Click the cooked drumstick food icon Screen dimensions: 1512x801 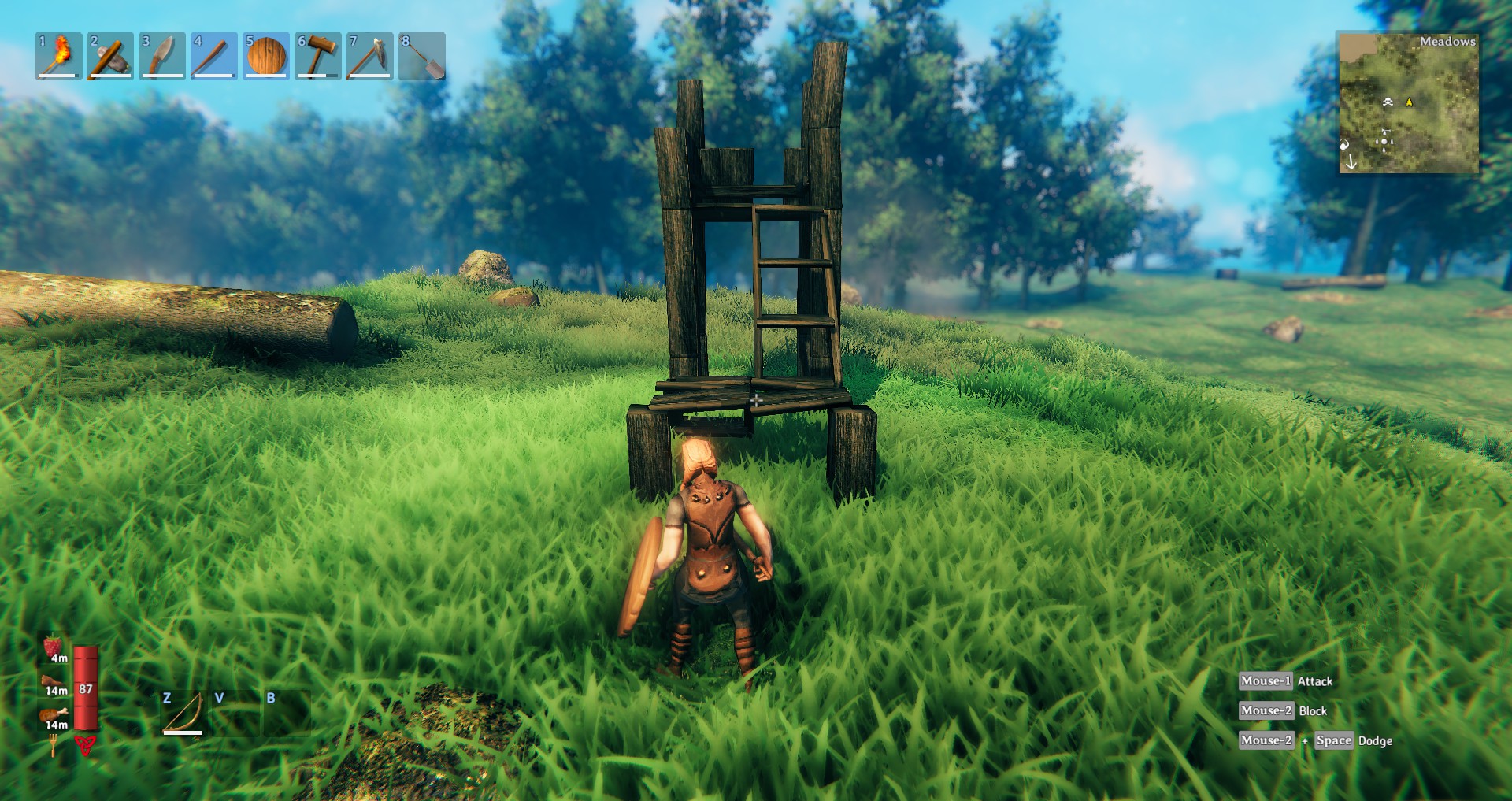54,714
